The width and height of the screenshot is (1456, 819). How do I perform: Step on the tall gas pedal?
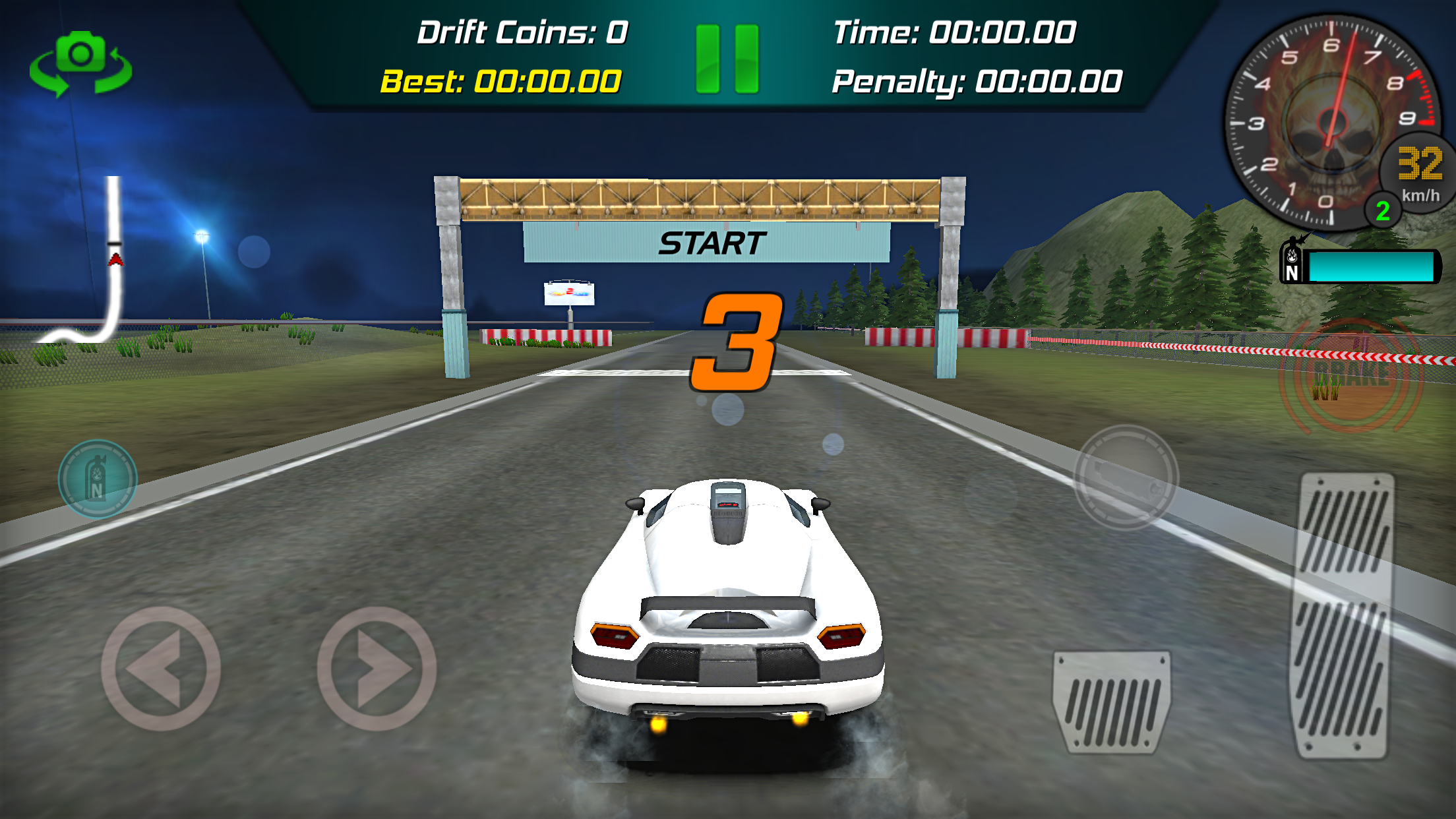(x=1344, y=615)
